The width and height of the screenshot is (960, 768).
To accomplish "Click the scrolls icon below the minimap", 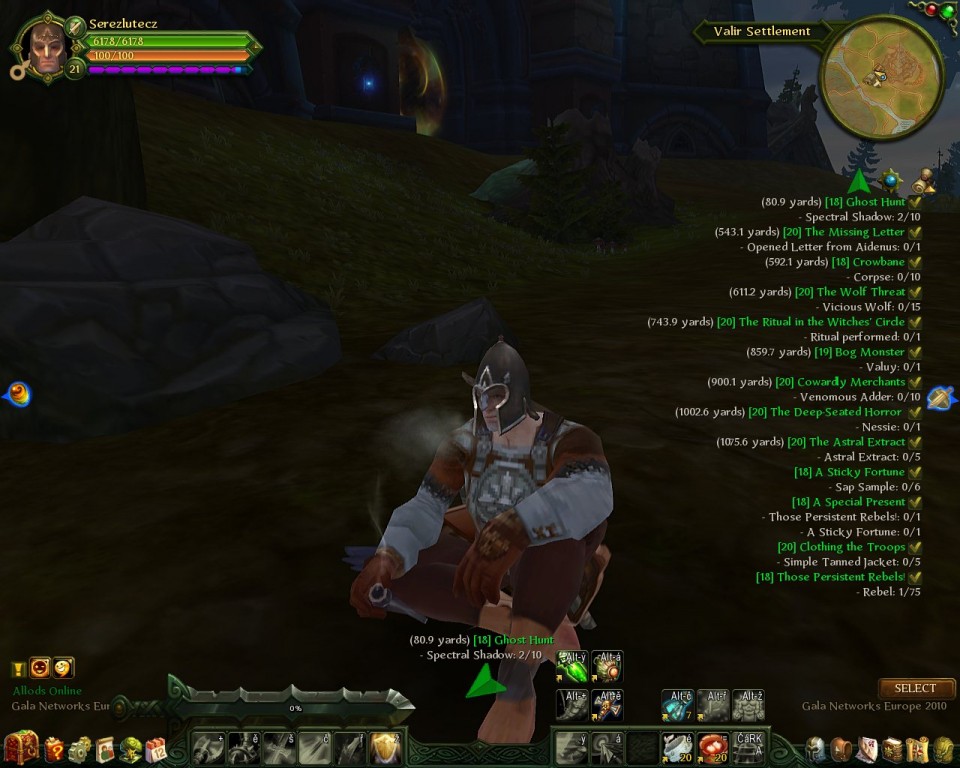I will [923, 181].
